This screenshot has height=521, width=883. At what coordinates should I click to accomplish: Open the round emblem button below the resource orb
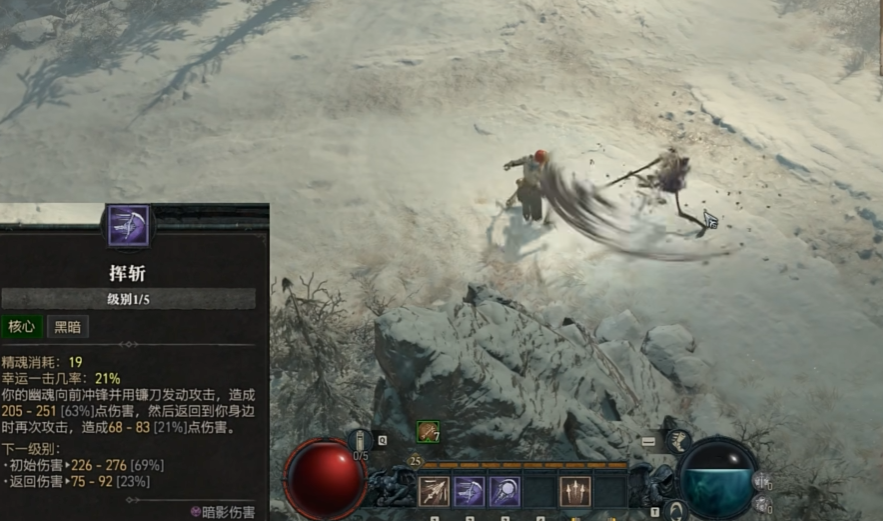click(x=676, y=509)
